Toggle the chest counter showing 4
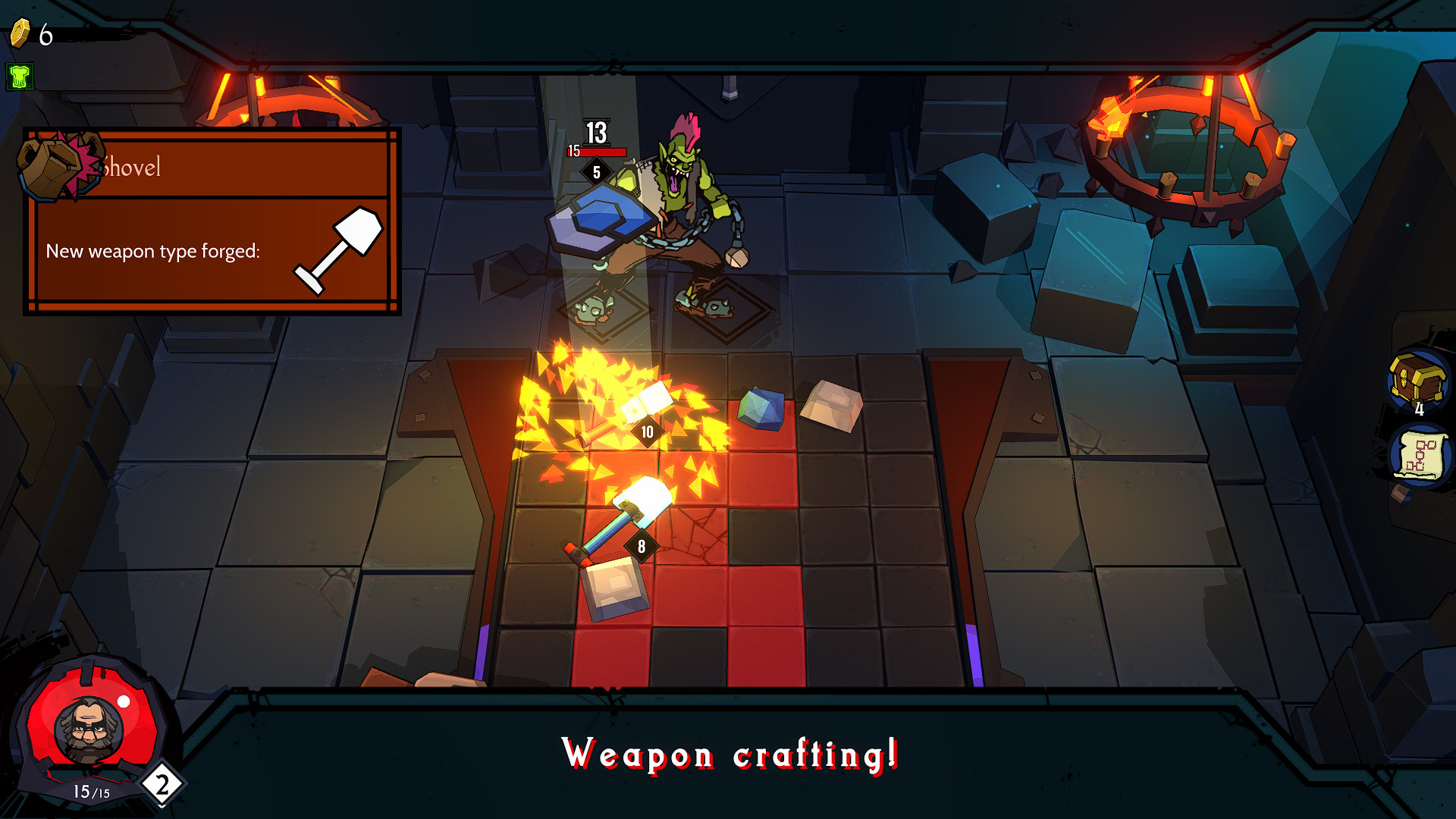1456x819 pixels. pyautogui.click(x=1420, y=409)
